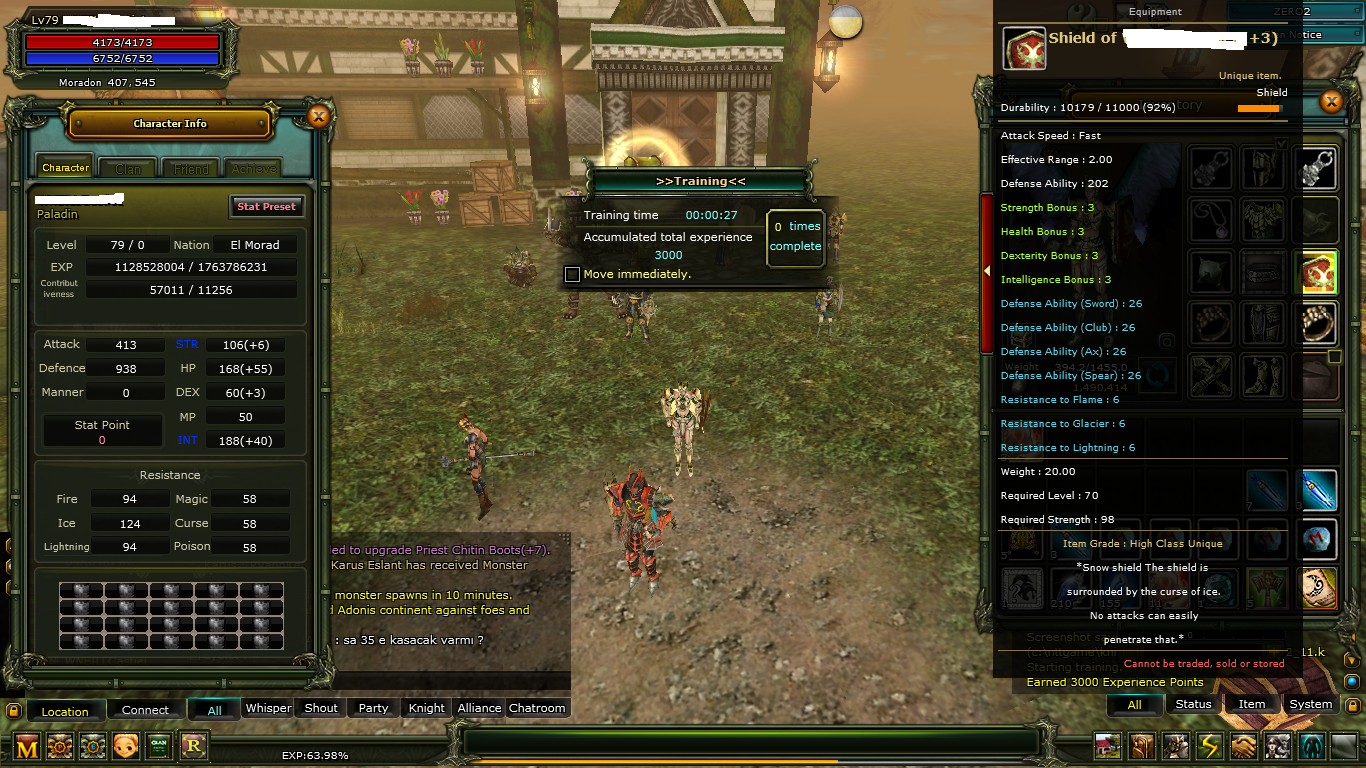
Task: Select the equipped shield slot
Action: pos(1317,272)
